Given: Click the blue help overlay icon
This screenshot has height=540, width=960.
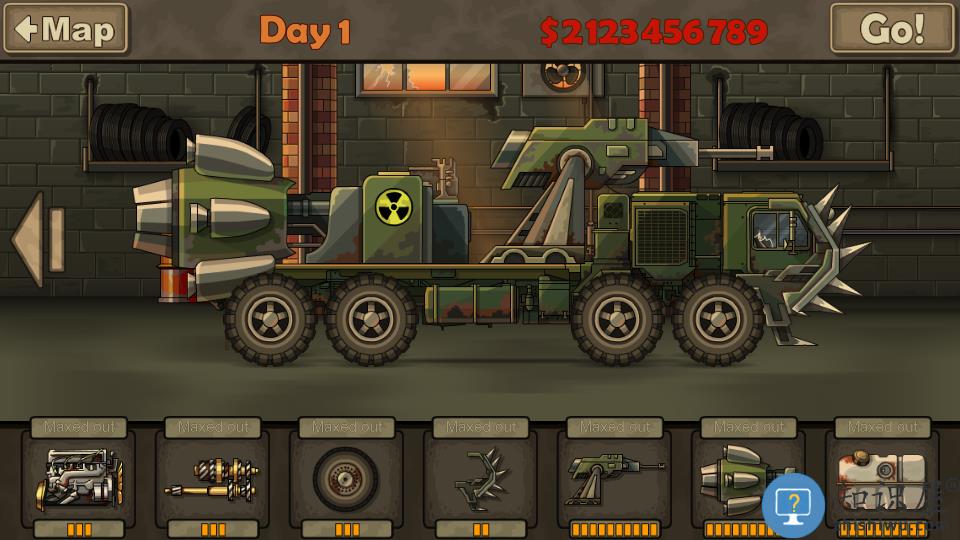Looking at the screenshot, I should coord(793,505).
